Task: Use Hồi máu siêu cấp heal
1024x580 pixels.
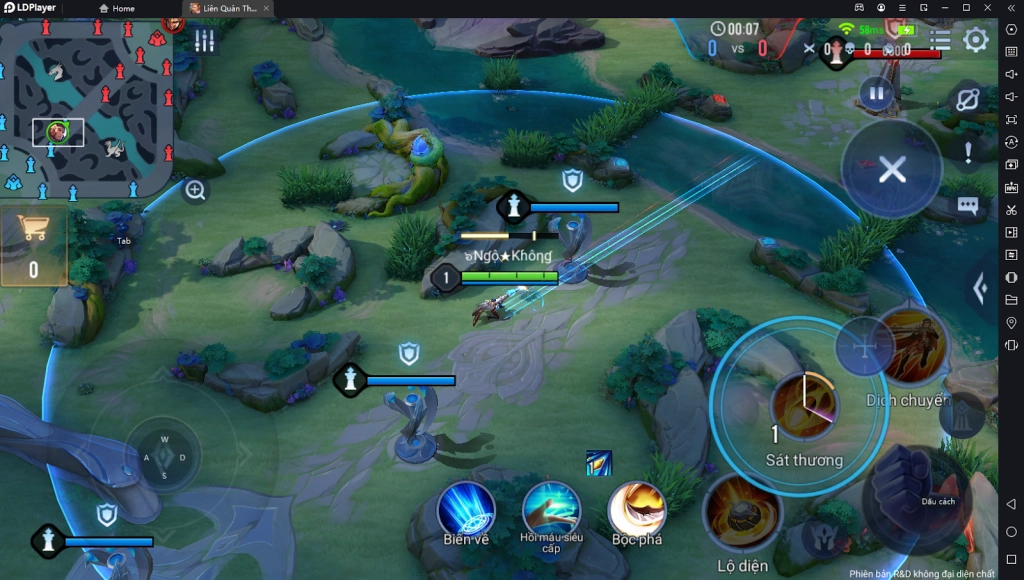Action: coord(551,509)
